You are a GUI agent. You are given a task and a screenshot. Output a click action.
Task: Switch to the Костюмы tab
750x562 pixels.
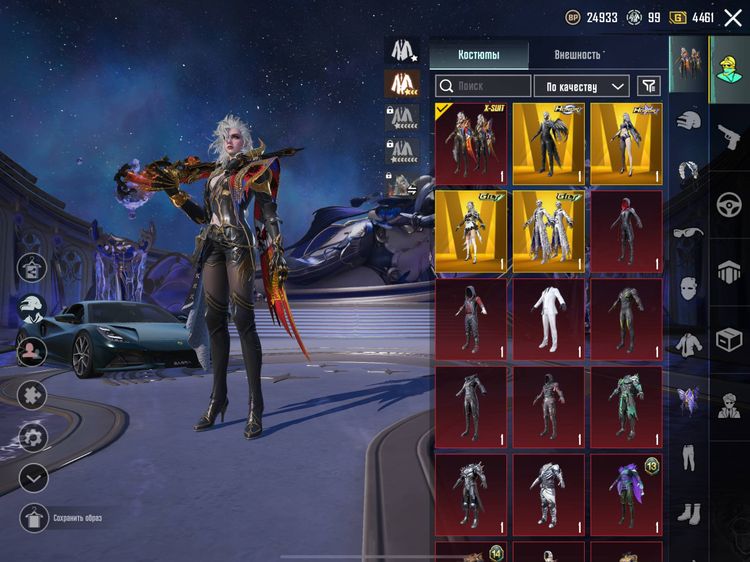point(479,55)
